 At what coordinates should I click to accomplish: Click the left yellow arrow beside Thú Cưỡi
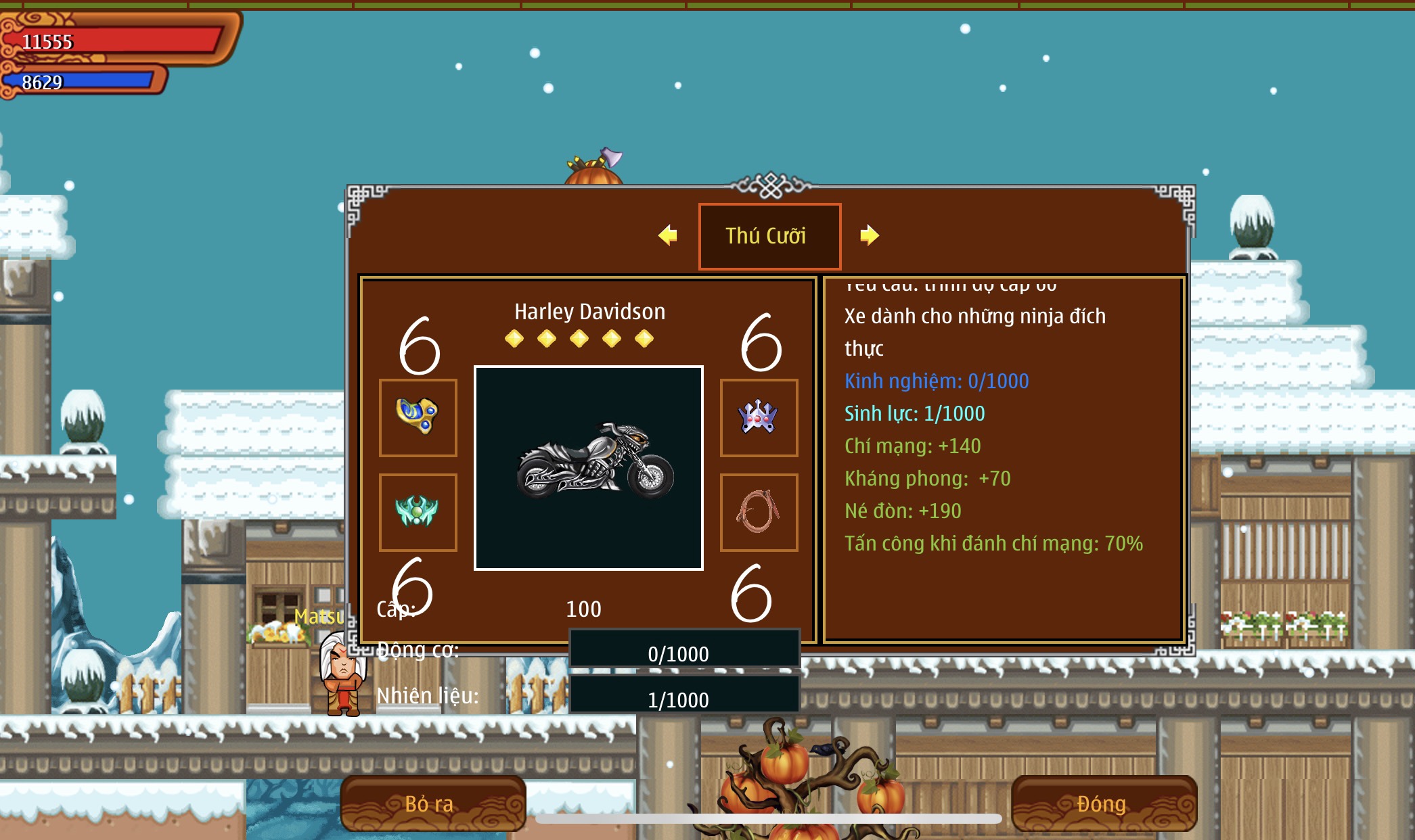pos(667,235)
